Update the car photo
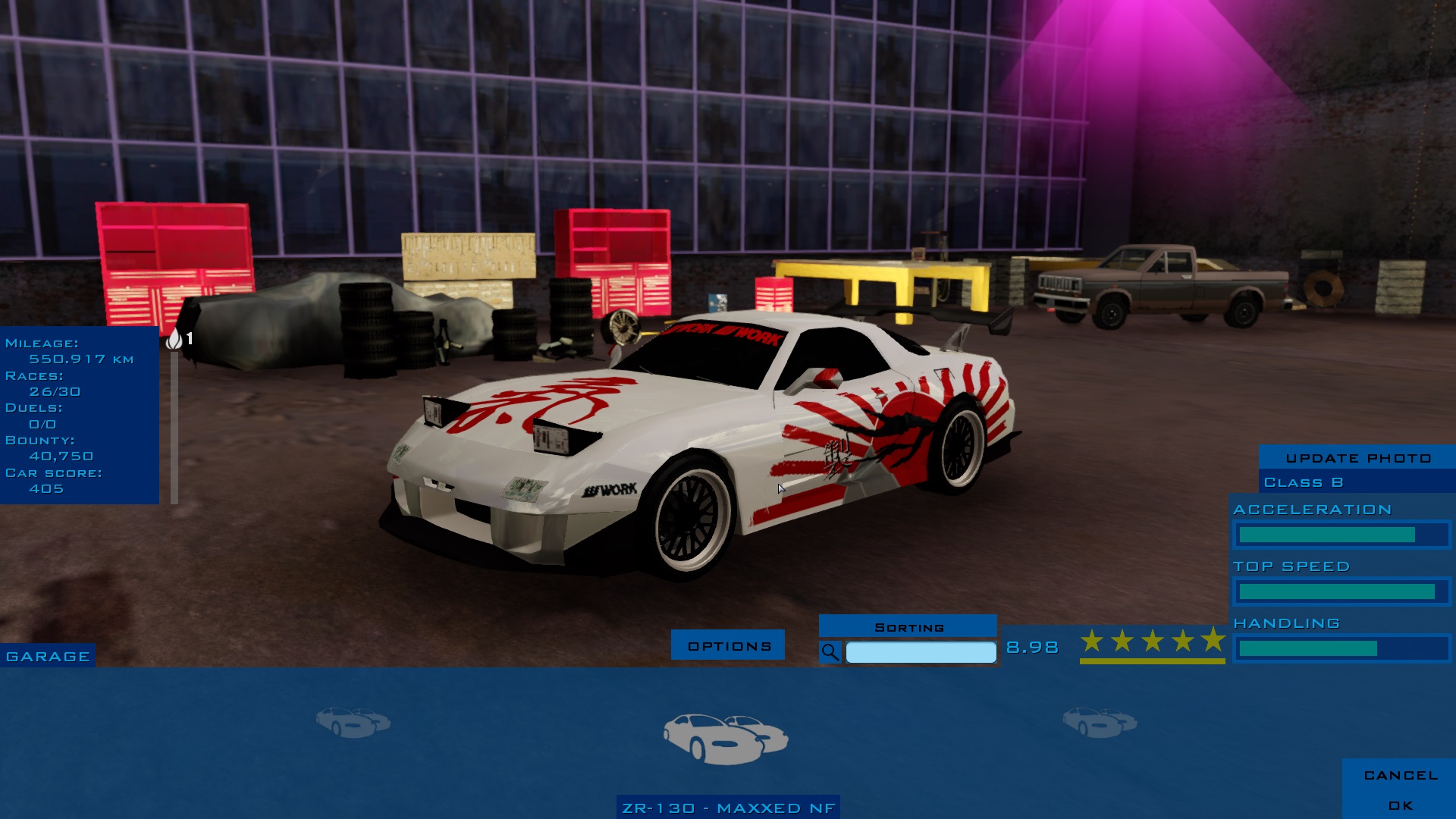The height and width of the screenshot is (819, 1456). click(x=1357, y=457)
